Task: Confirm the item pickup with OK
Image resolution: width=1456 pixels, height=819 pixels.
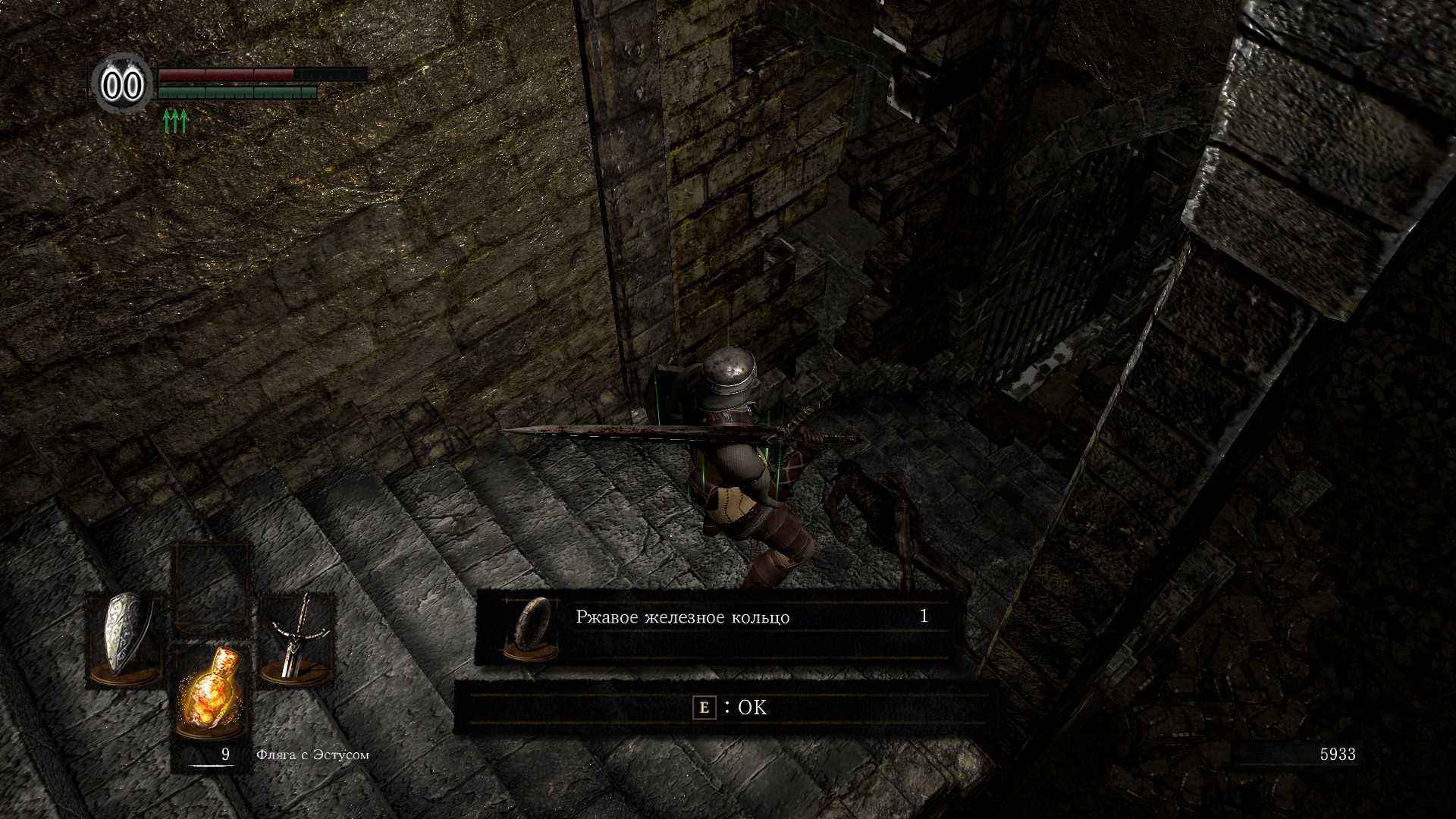Action: click(x=730, y=708)
